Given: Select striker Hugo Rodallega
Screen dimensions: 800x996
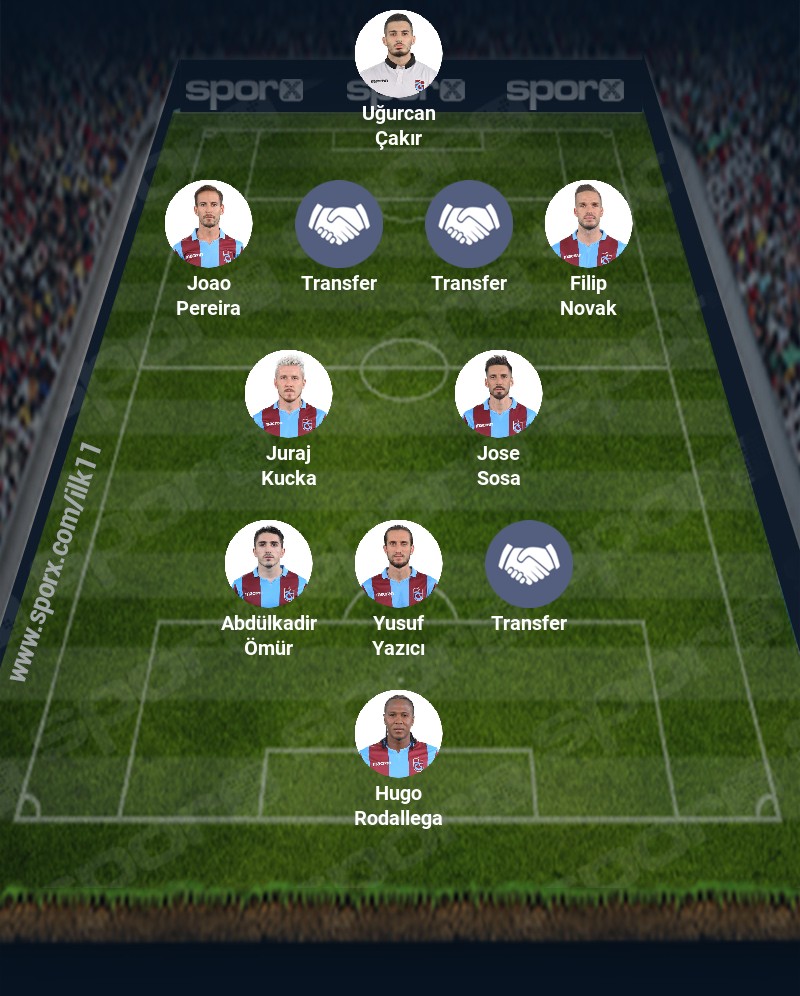Looking at the screenshot, I should (398, 734).
